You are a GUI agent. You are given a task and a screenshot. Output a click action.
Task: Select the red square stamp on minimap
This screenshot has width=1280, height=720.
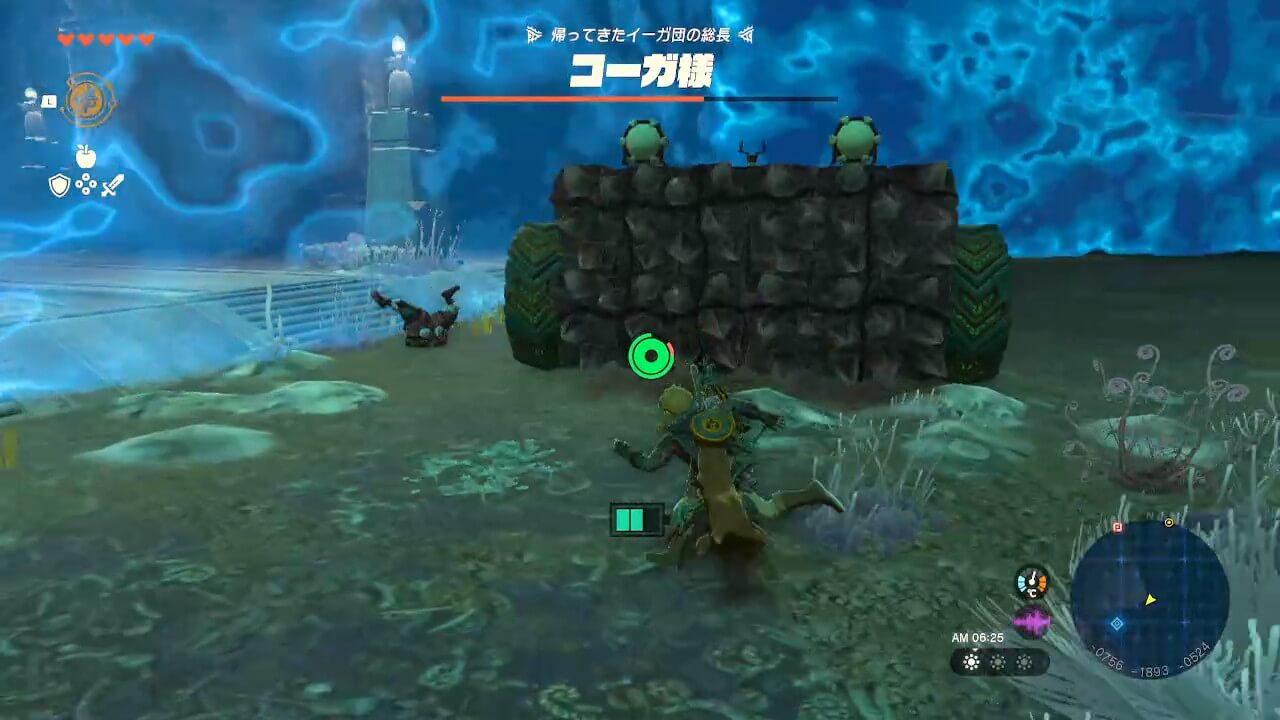click(1117, 527)
